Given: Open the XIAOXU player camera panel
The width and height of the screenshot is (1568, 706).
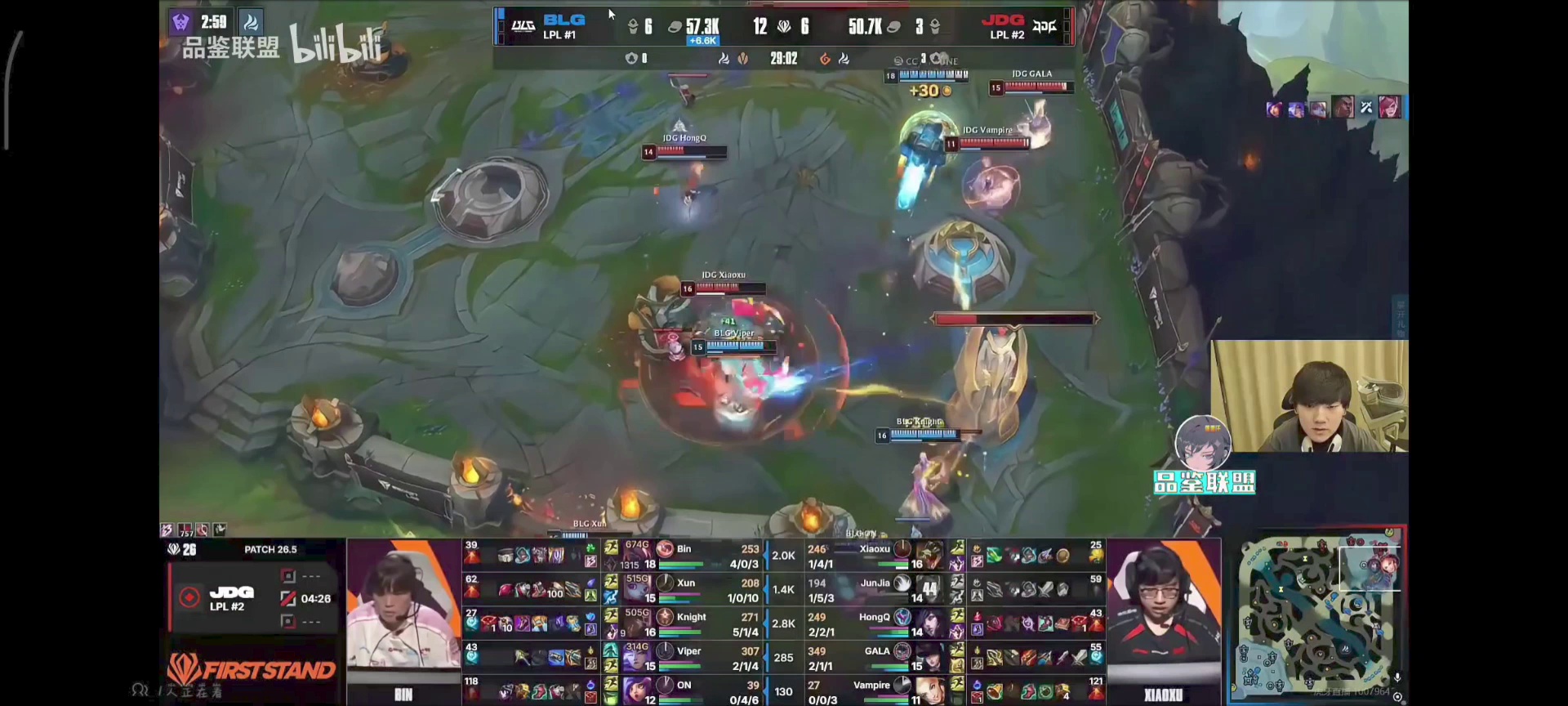Looking at the screenshot, I should pos(1163,621).
